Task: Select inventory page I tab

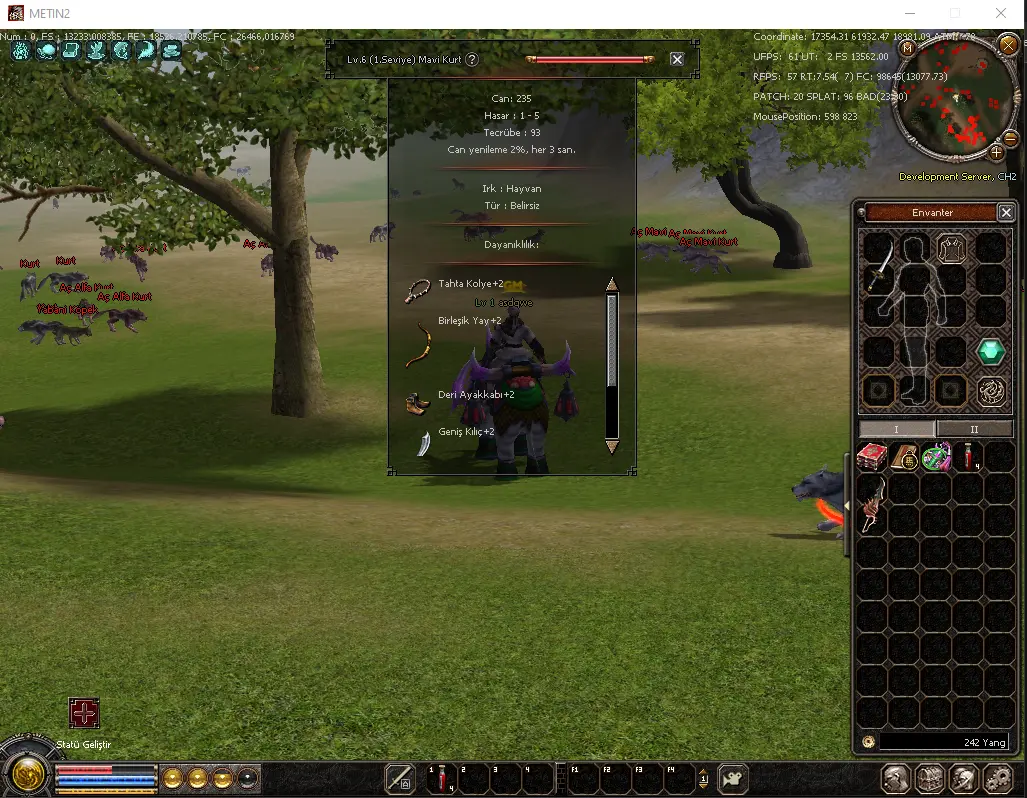Action: pos(896,429)
